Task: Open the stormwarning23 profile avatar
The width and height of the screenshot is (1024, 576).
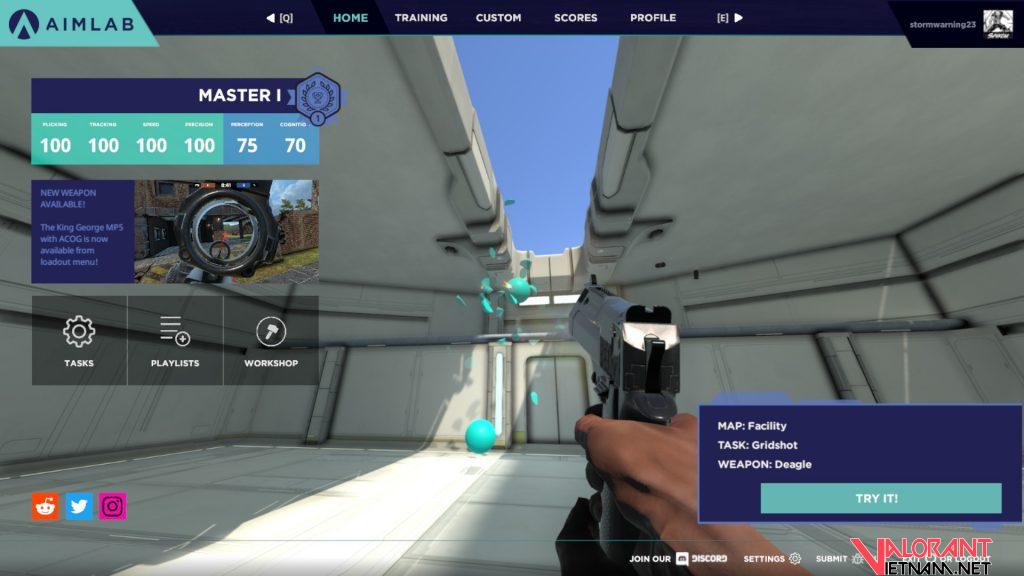Action: tap(997, 22)
